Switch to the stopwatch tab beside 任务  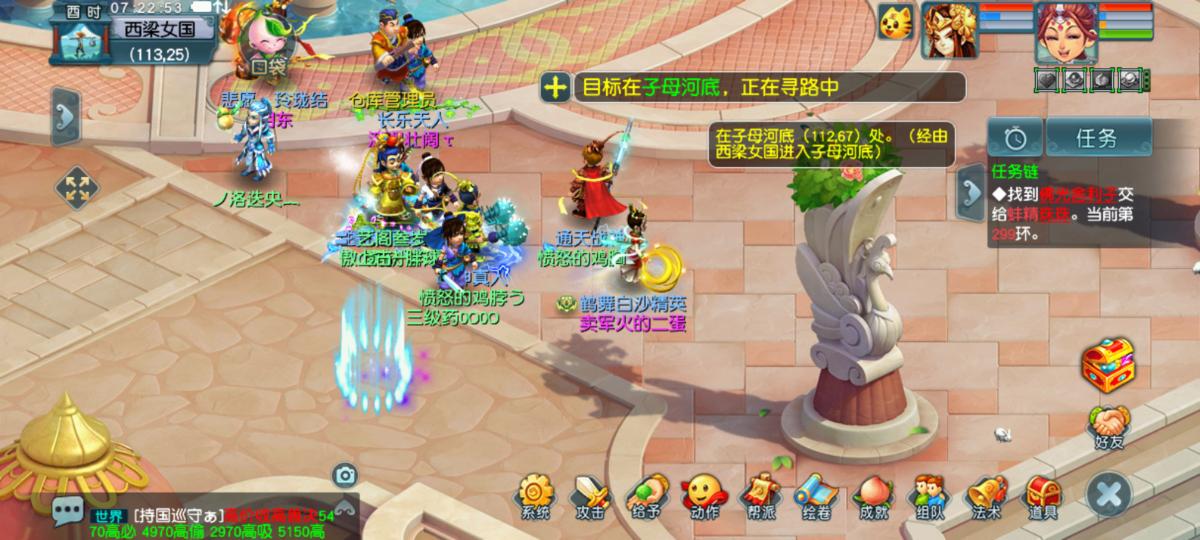click(x=1014, y=138)
